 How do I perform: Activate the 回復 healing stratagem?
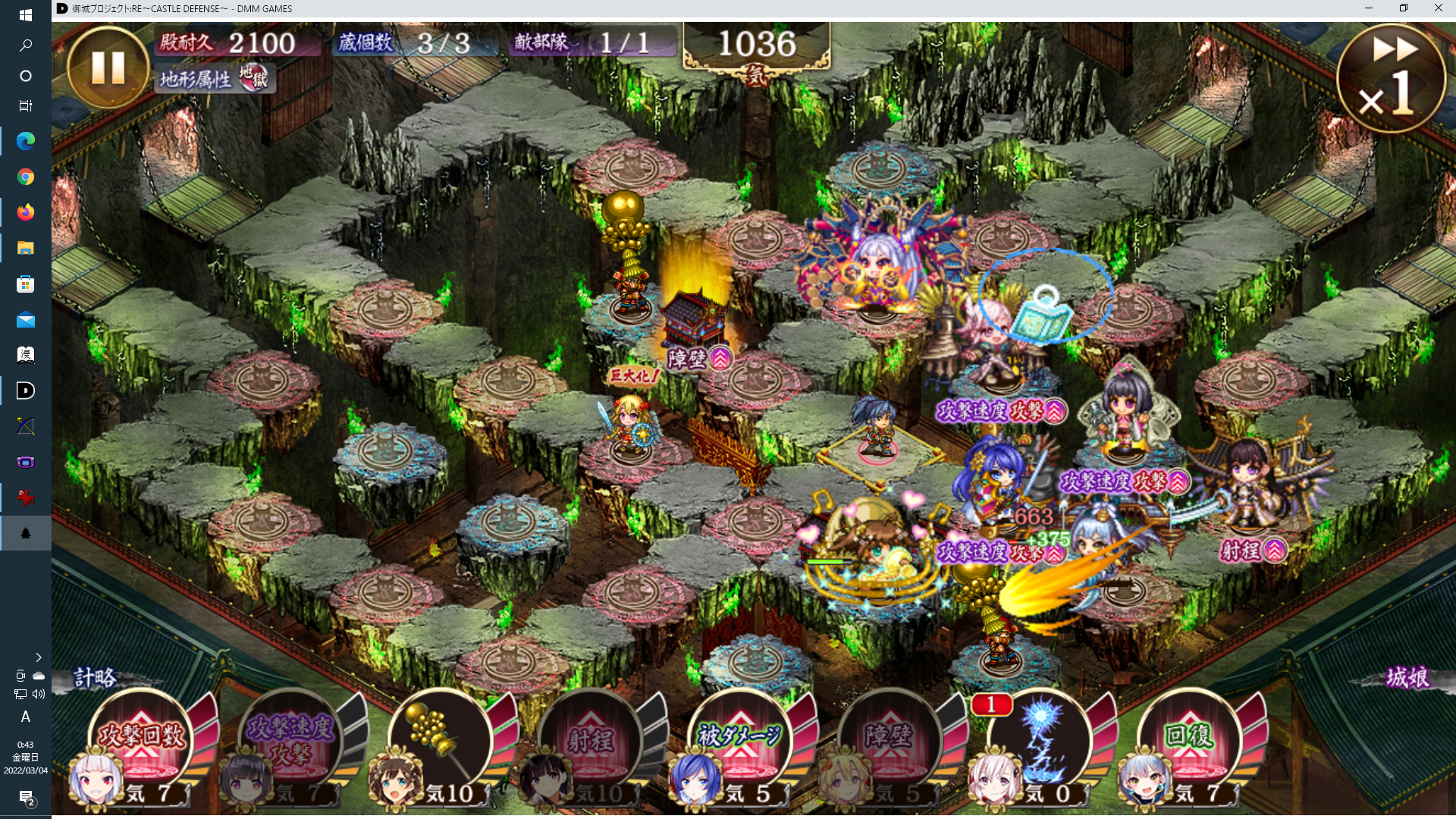tap(1189, 739)
